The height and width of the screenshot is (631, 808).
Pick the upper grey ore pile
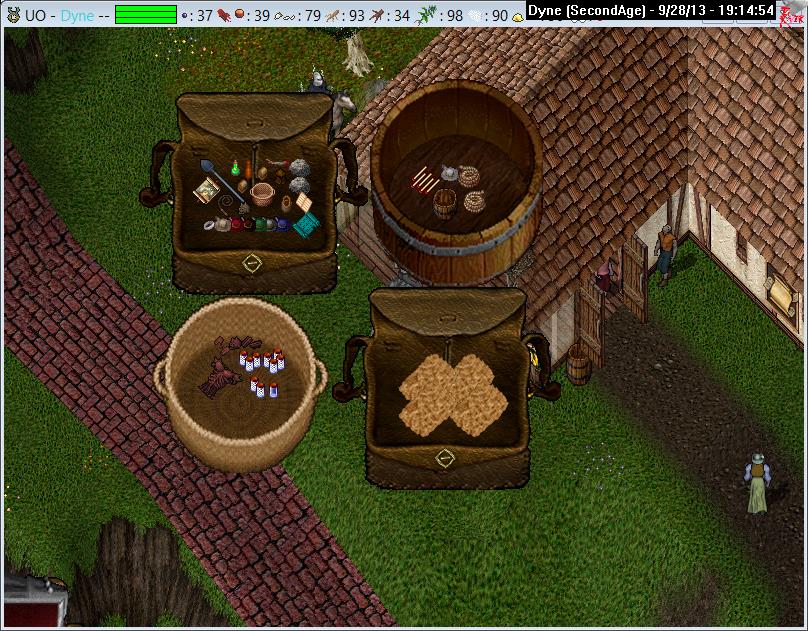click(x=301, y=167)
